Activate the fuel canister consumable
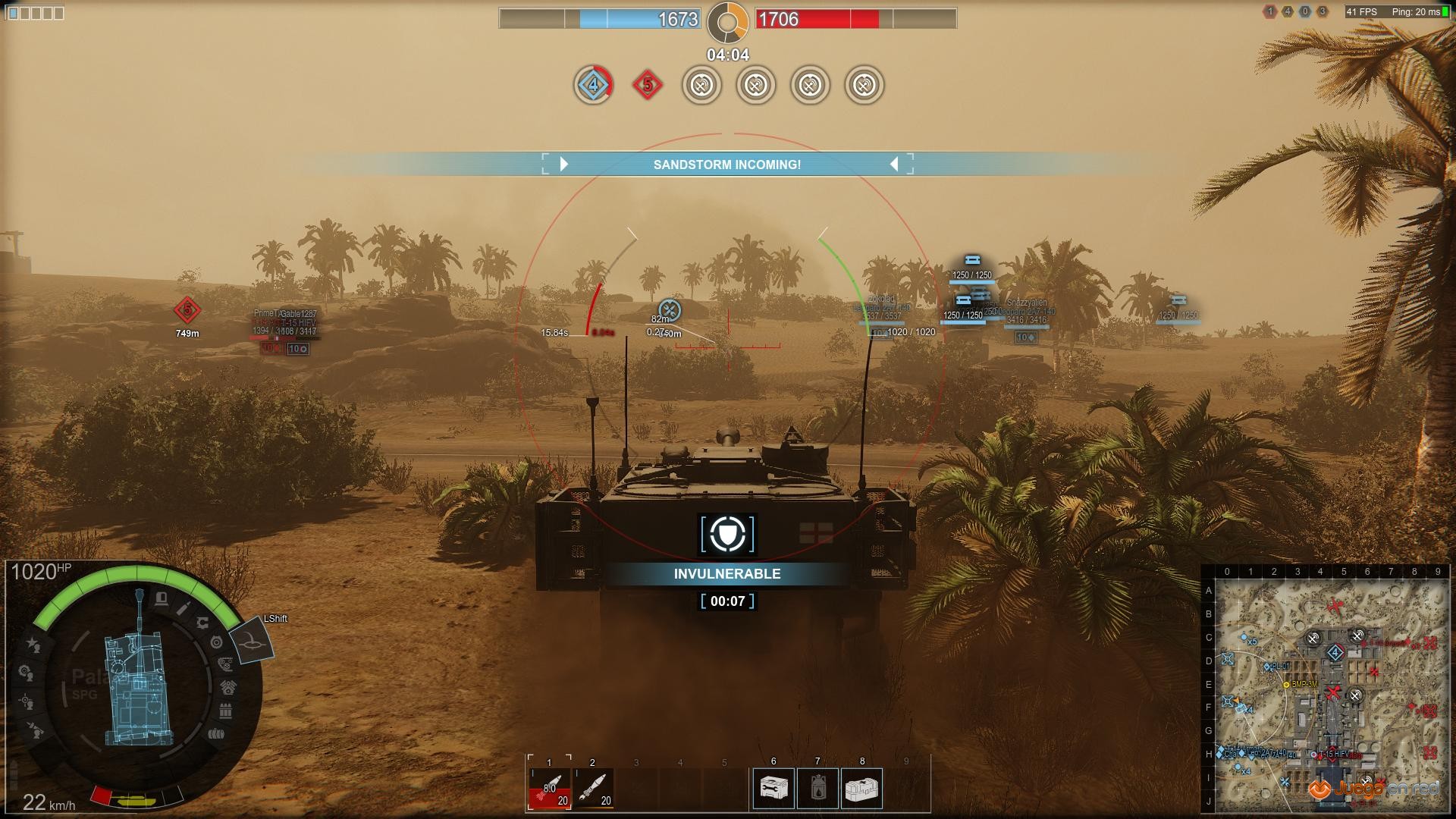Viewport: 1456px width, 819px height. tap(817, 789)
